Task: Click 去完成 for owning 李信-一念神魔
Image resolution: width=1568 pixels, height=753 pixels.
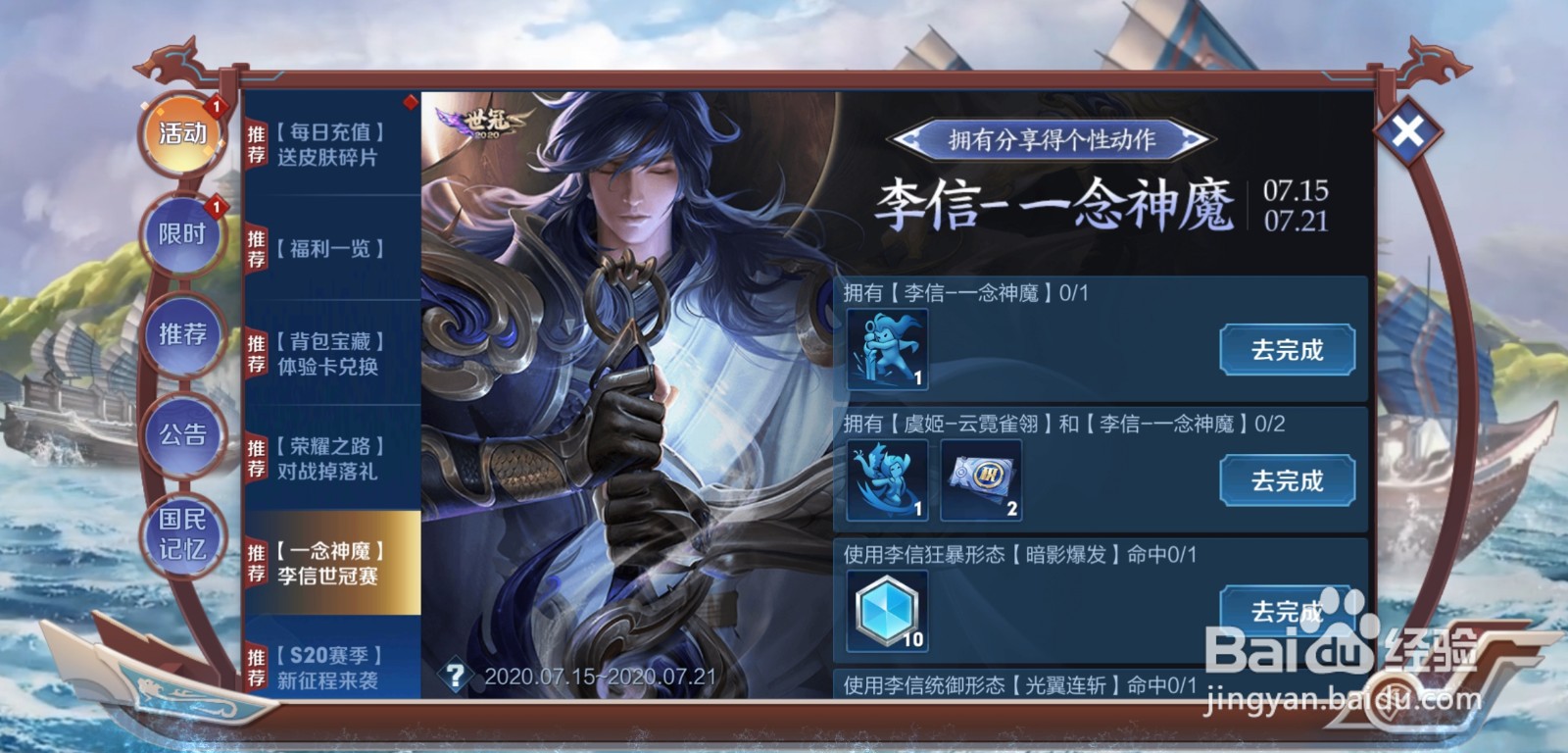Action: (x=1287, y=349)
